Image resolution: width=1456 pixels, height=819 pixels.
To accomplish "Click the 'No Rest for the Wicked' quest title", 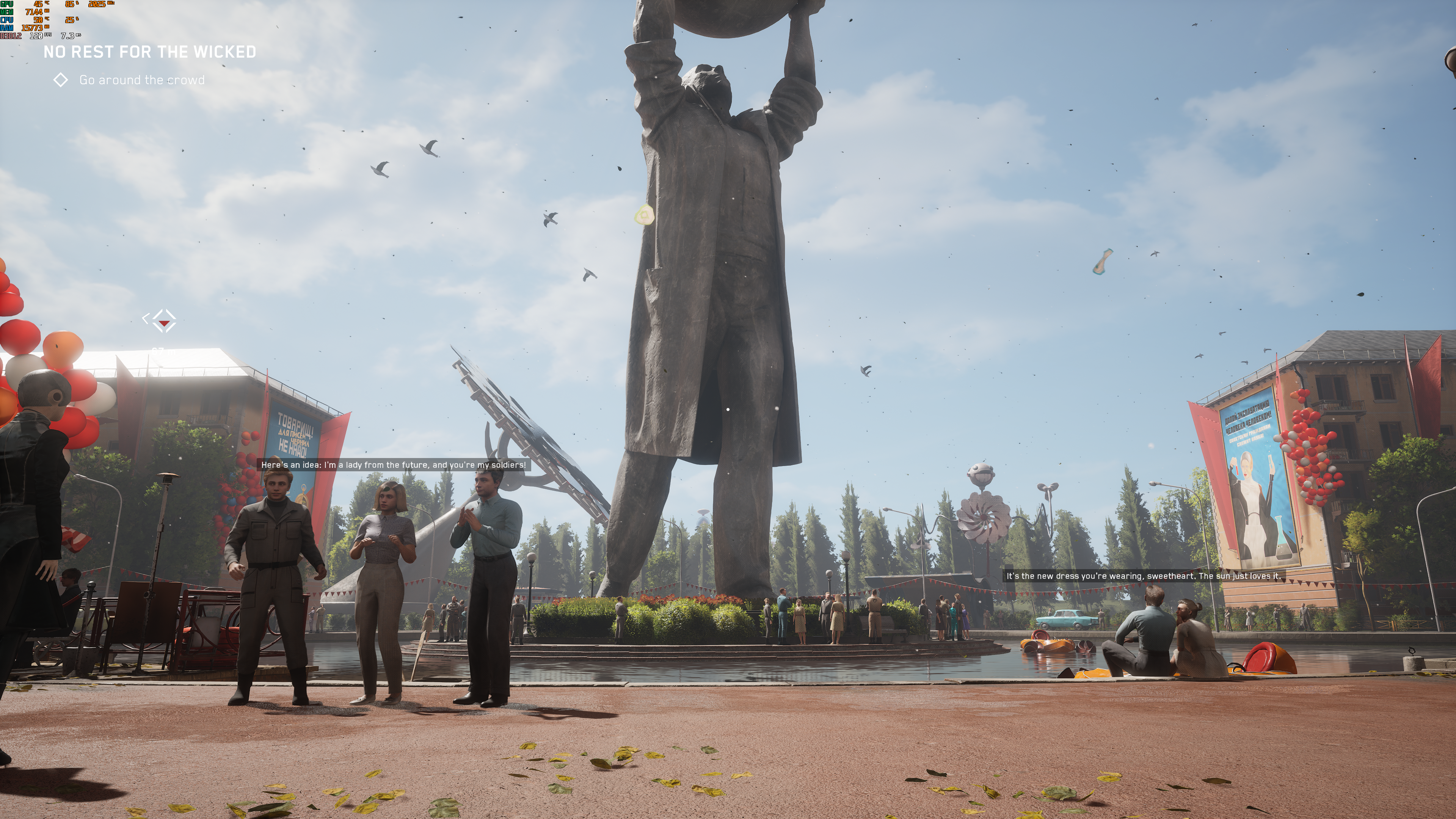I will click(x=150, y=52).
